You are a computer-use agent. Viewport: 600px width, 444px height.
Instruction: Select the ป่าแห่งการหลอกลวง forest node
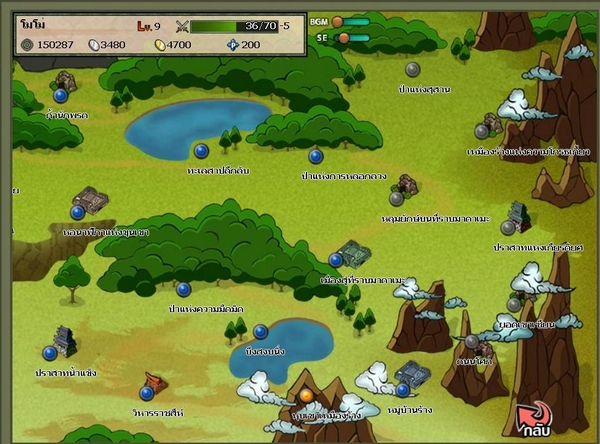pos(316,156)
